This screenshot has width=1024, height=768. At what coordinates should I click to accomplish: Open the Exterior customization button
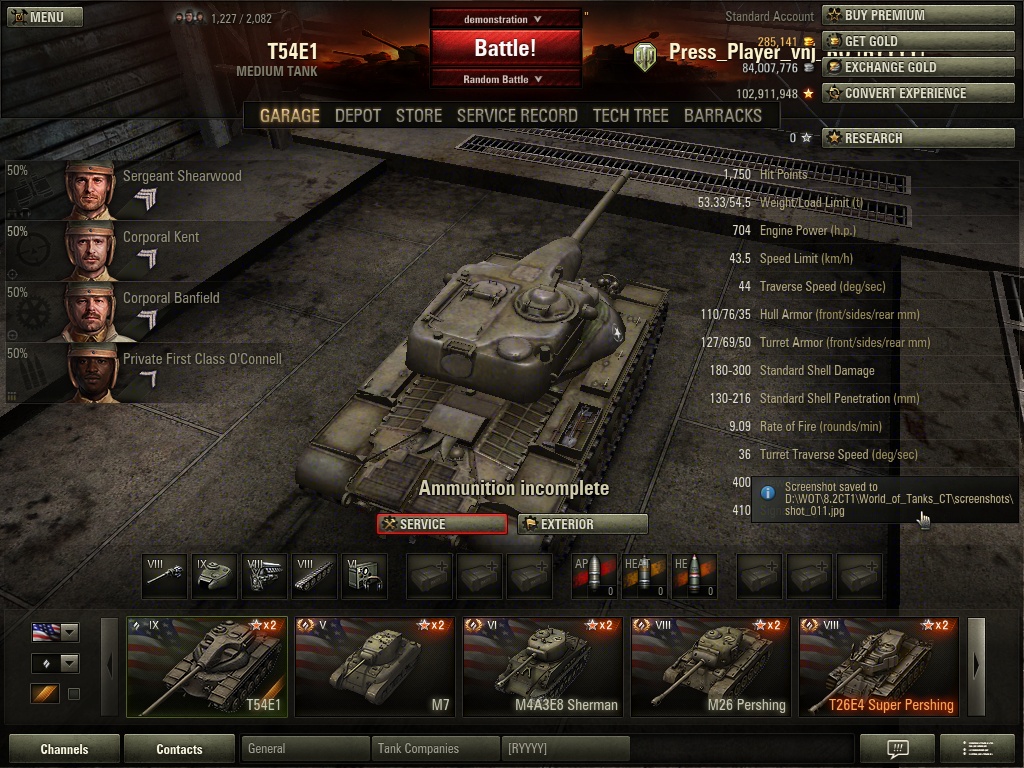coord(582,524)
